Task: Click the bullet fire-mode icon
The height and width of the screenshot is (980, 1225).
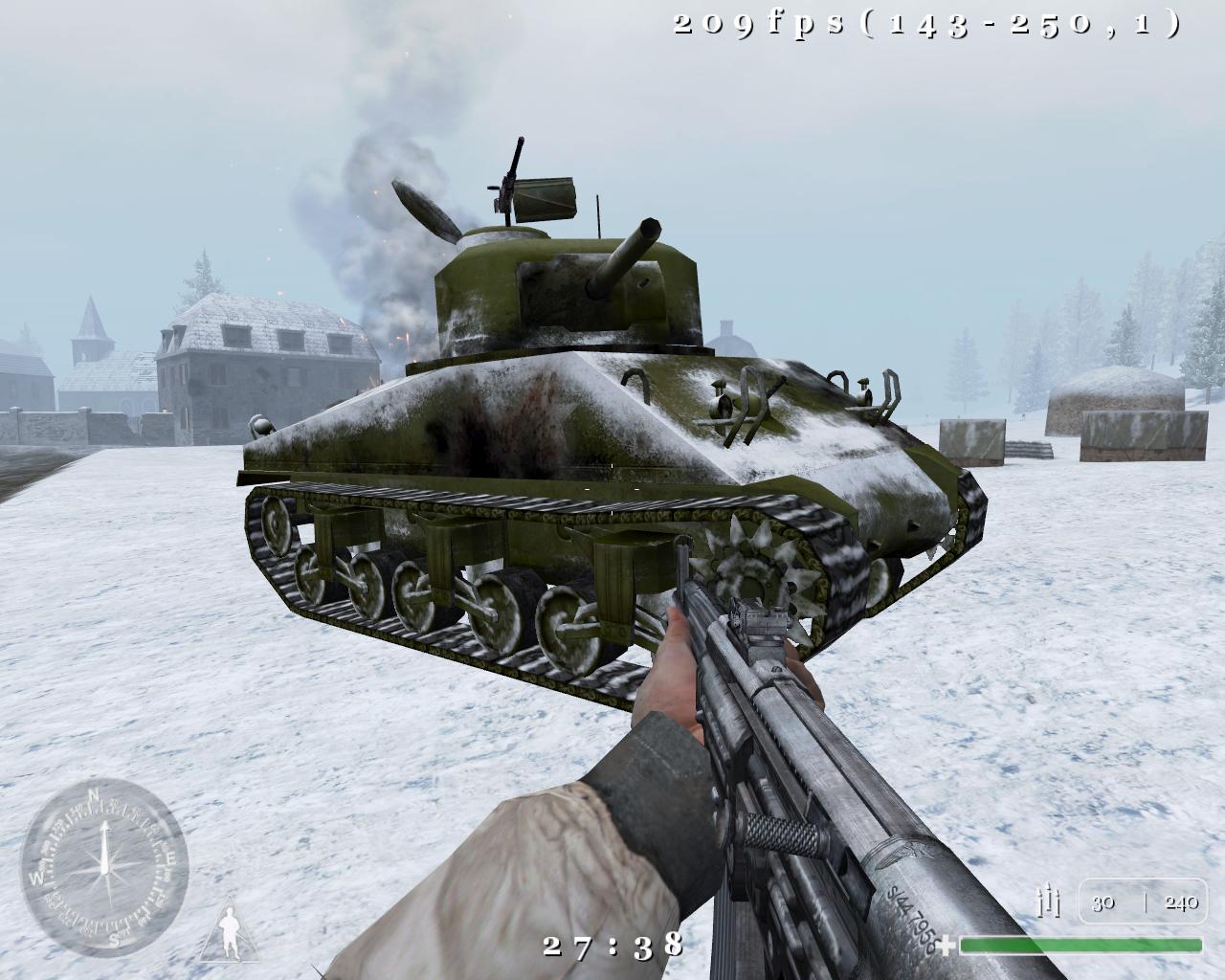Action: click(1050, 901)
